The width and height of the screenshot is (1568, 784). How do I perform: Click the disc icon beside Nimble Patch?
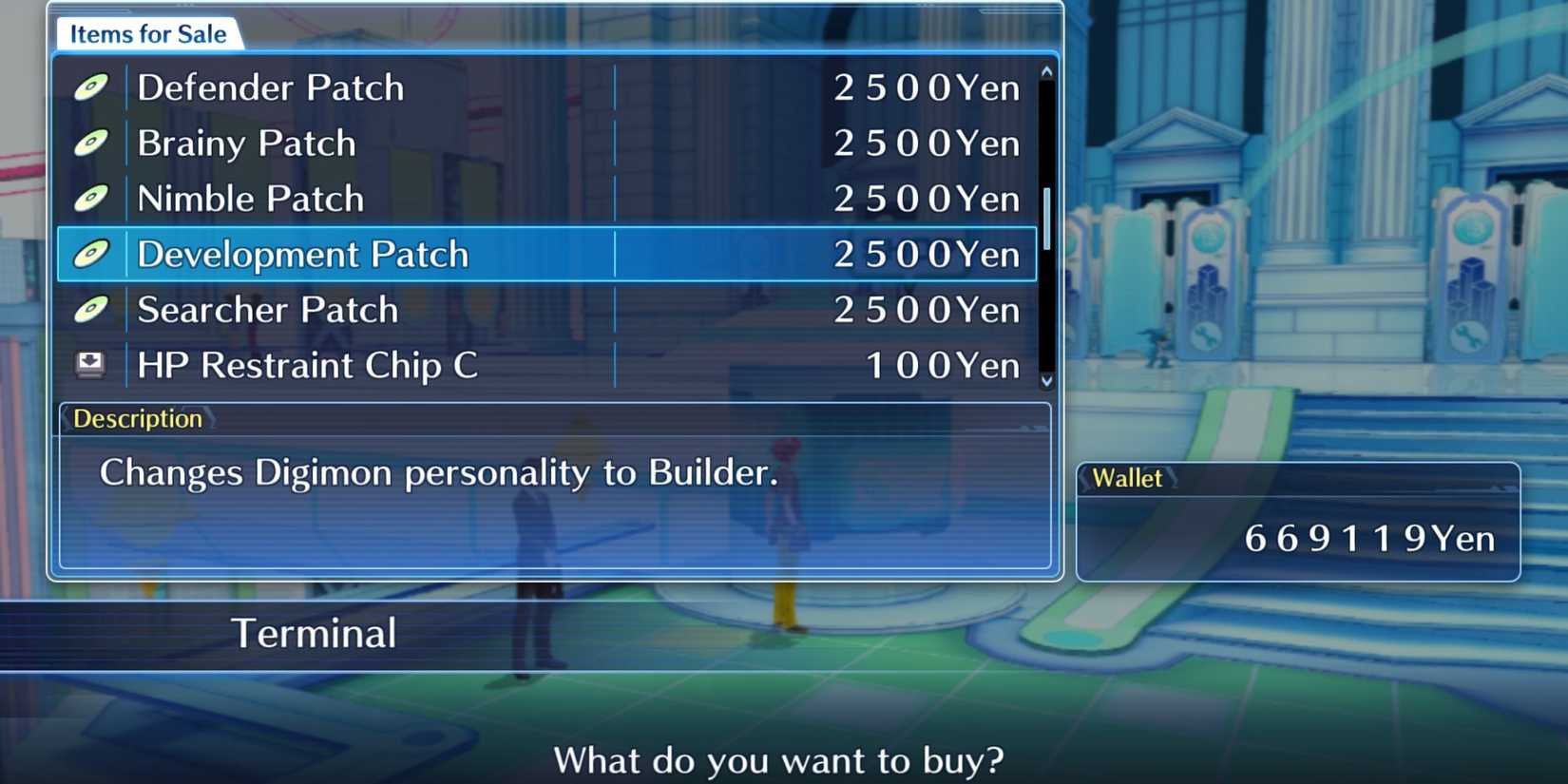point(91,199)
